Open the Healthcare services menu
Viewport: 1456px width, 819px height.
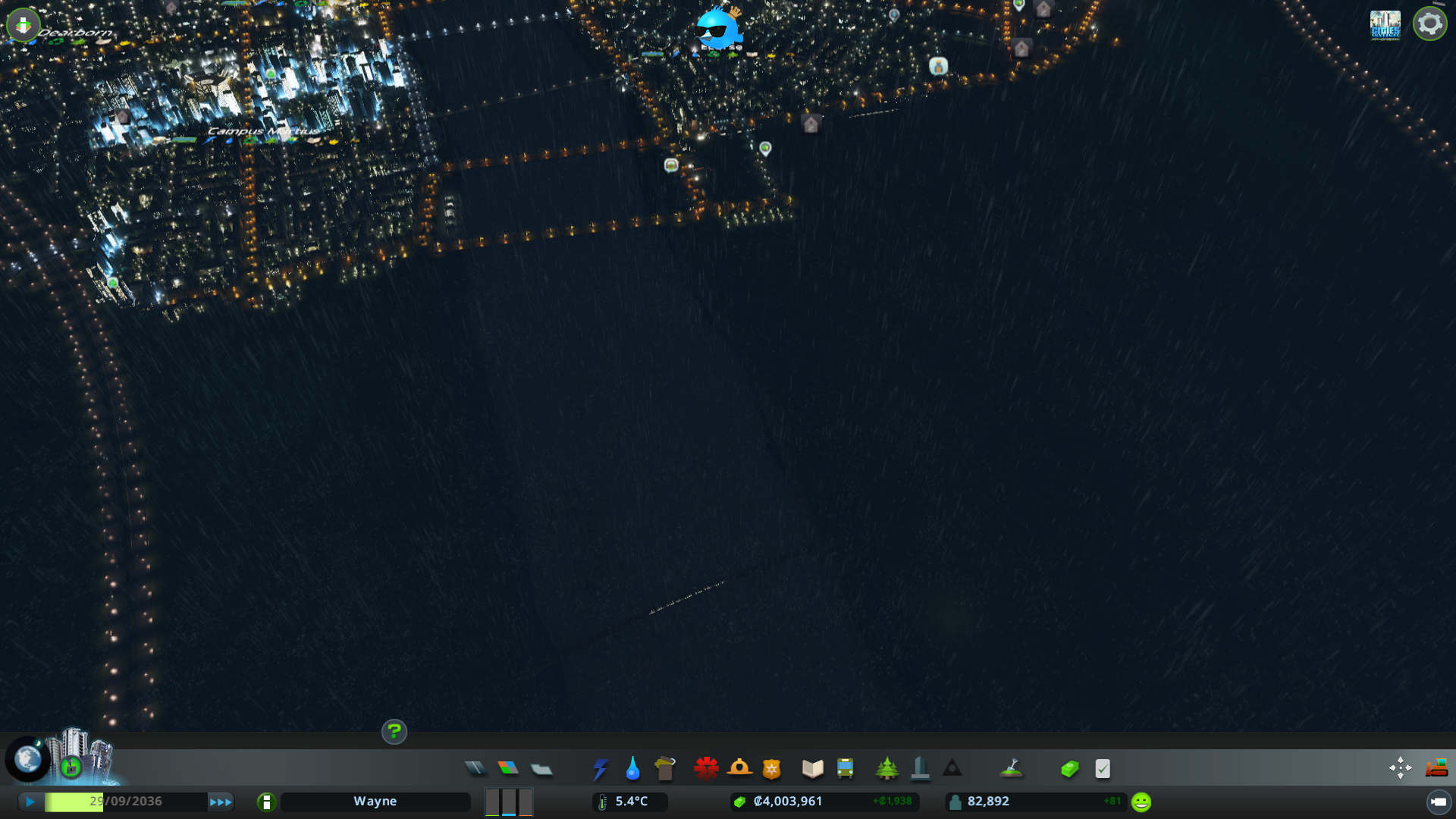click(x=706, y=768)
